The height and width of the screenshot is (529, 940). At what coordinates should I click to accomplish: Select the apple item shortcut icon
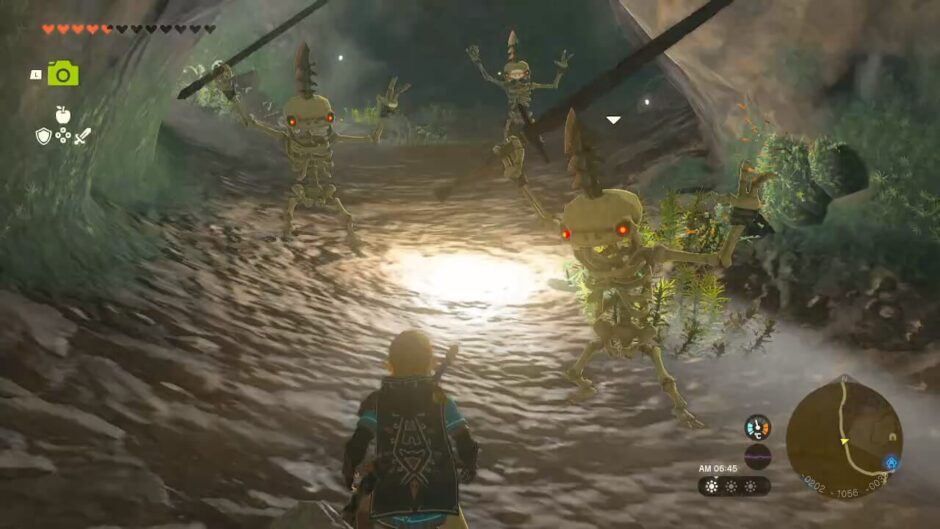[x=63, y=115]
